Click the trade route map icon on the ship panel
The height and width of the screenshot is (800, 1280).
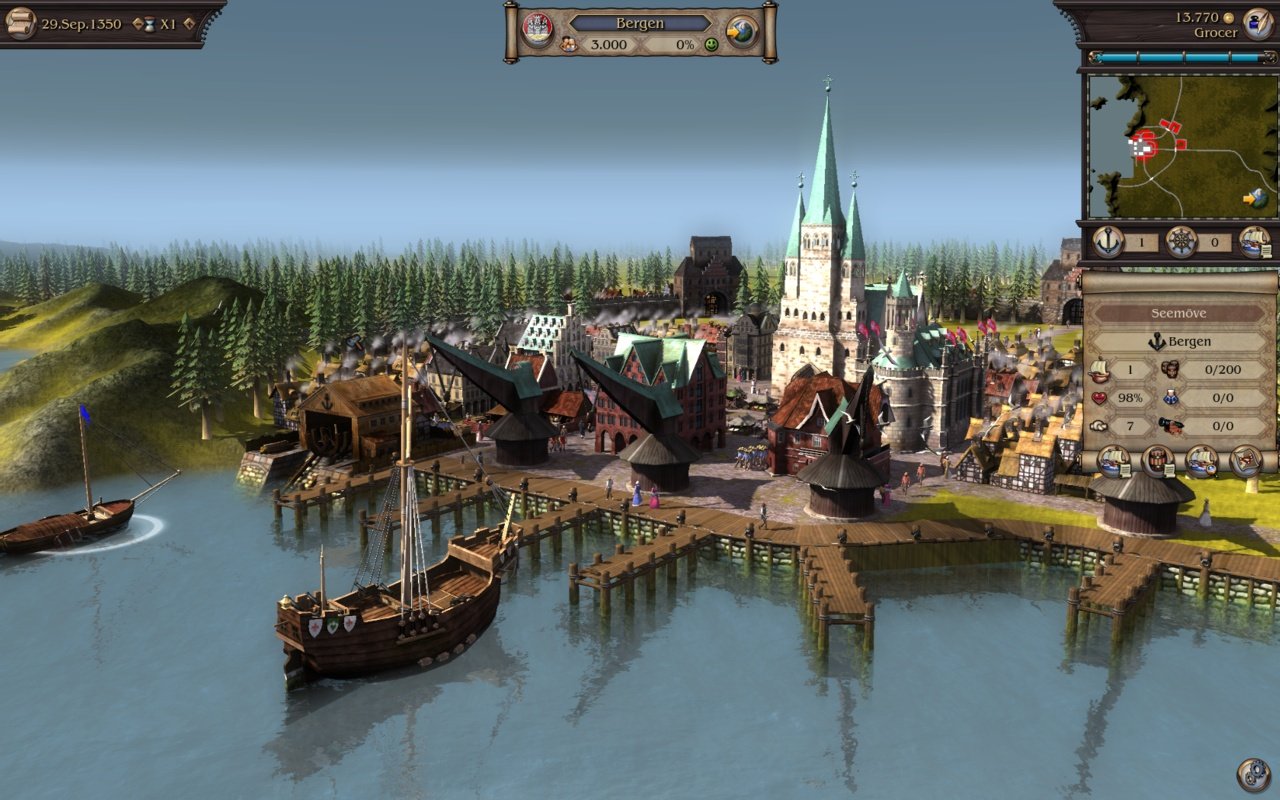(x=1244, y=462)
